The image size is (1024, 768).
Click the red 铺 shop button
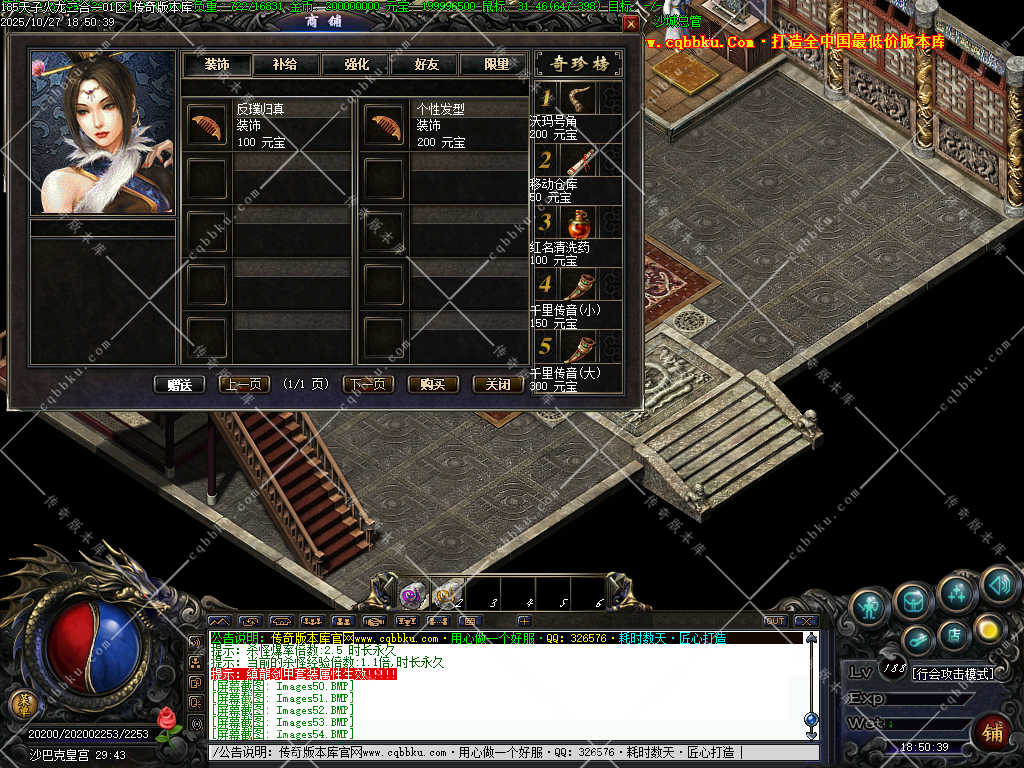[992, 730]
